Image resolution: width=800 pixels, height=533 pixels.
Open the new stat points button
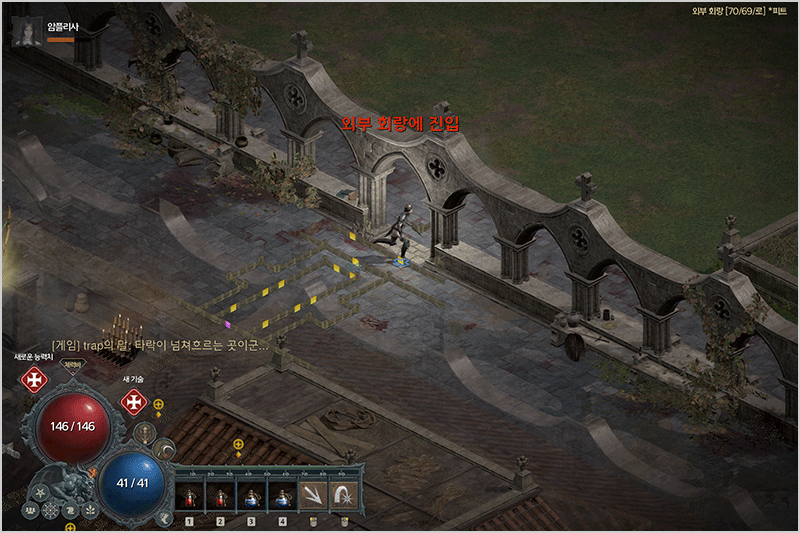tap(34, 379)
